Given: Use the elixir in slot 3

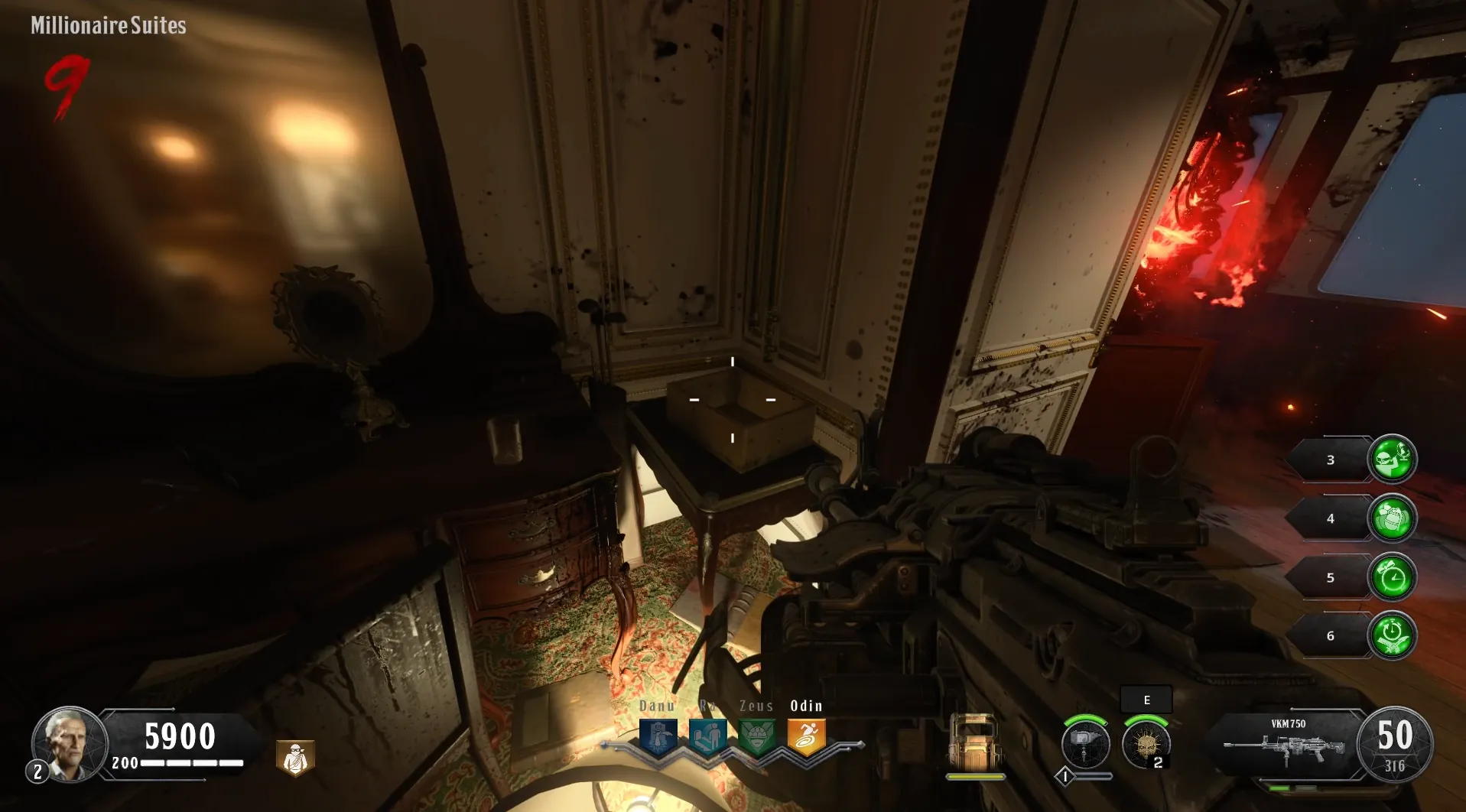Looking at the screenshot, I should (x=1392, y=459).
